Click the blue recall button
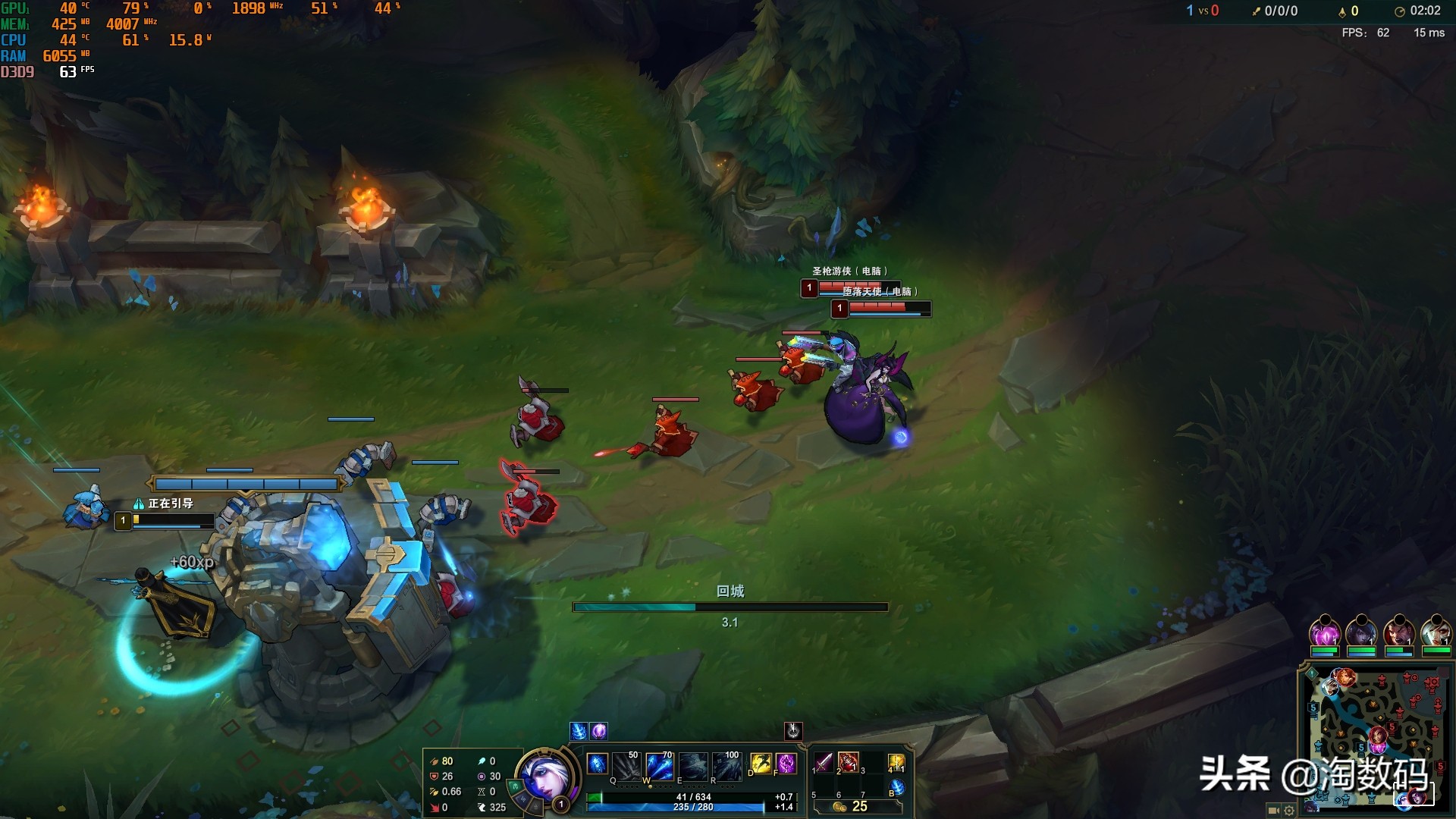Viewport: 1456px width, 819px height. (x=896, y=788)
